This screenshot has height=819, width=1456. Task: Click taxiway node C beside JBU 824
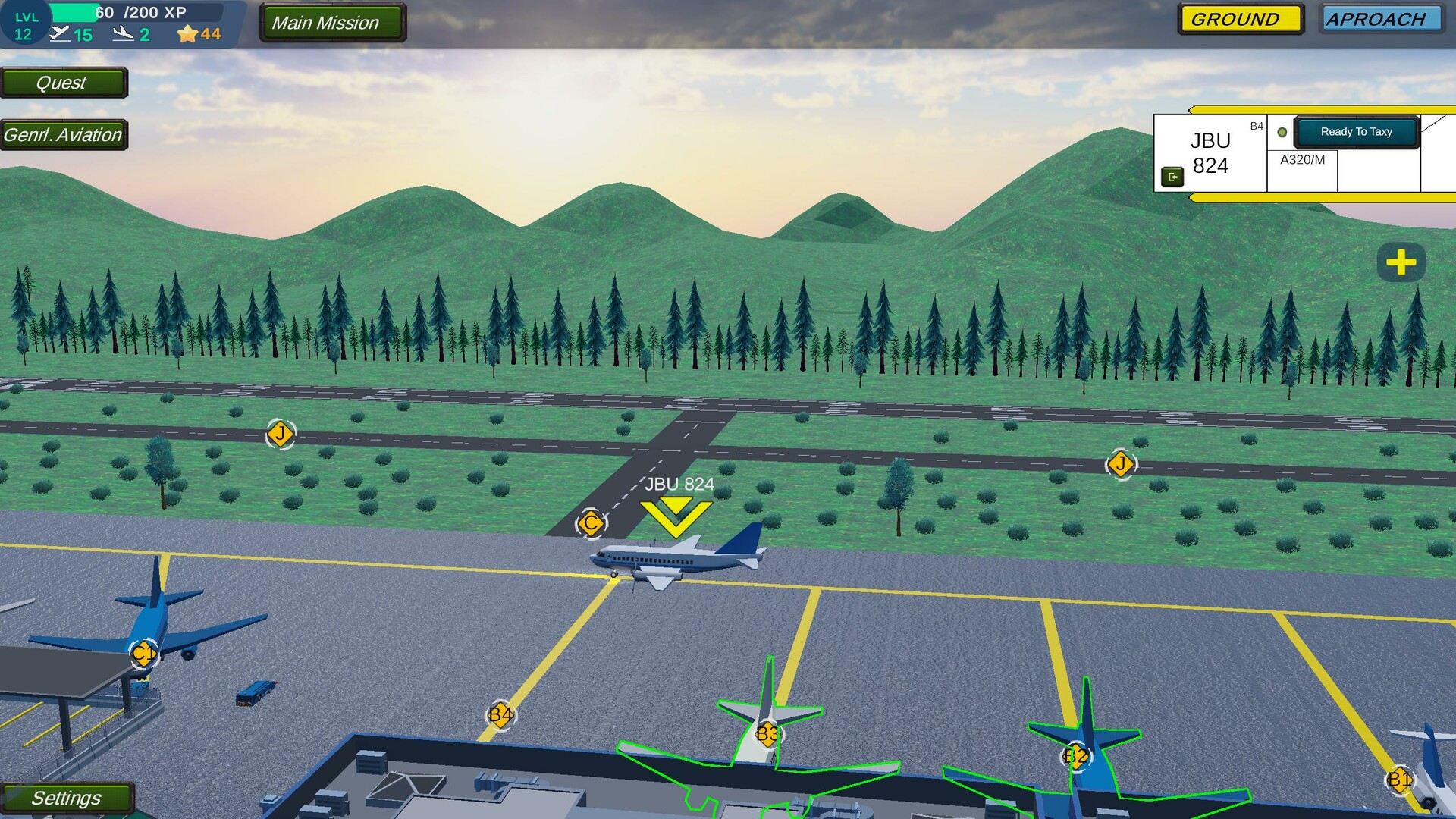pos(591,523)
